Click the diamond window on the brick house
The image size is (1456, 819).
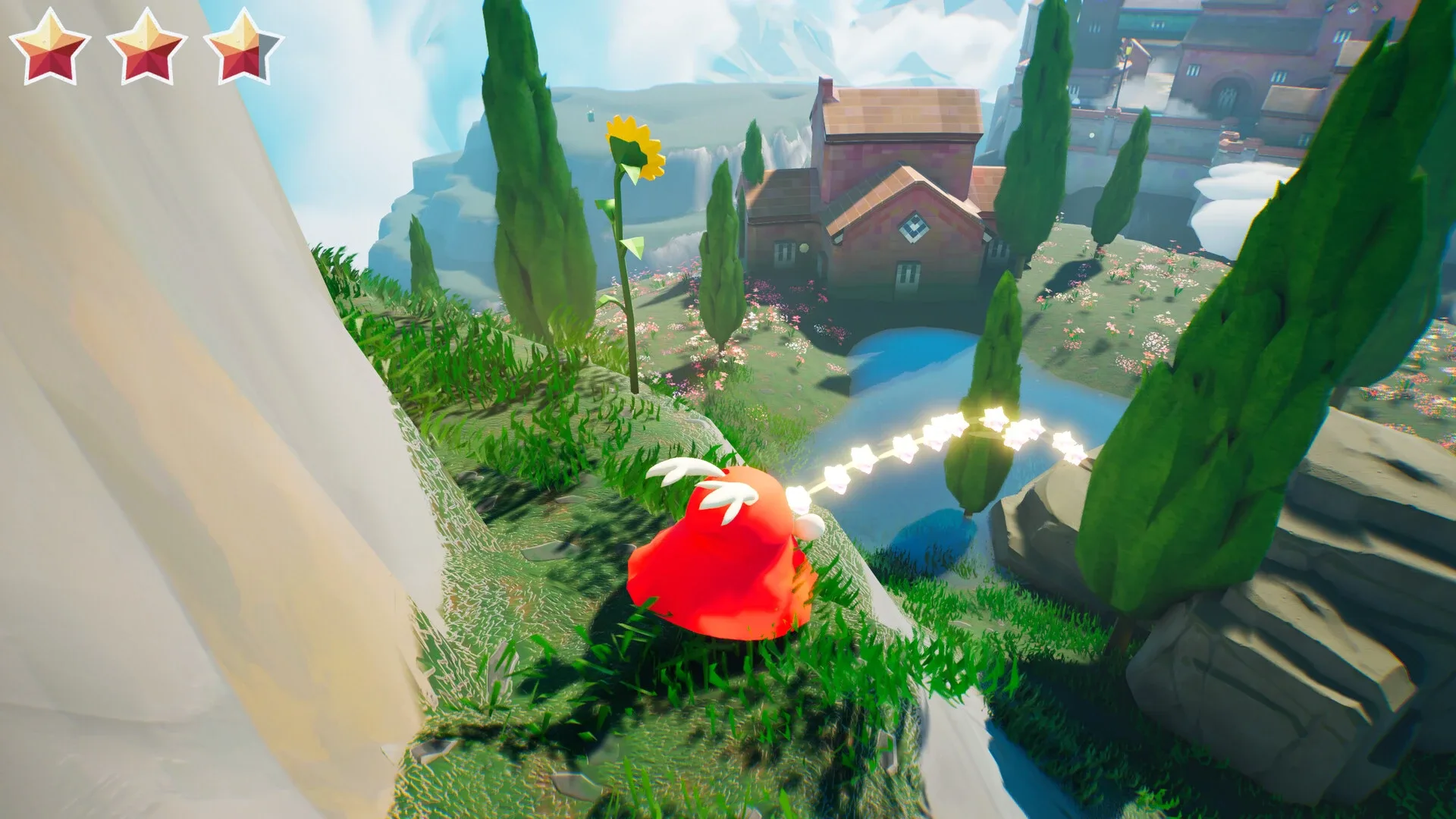pos(913,225)
